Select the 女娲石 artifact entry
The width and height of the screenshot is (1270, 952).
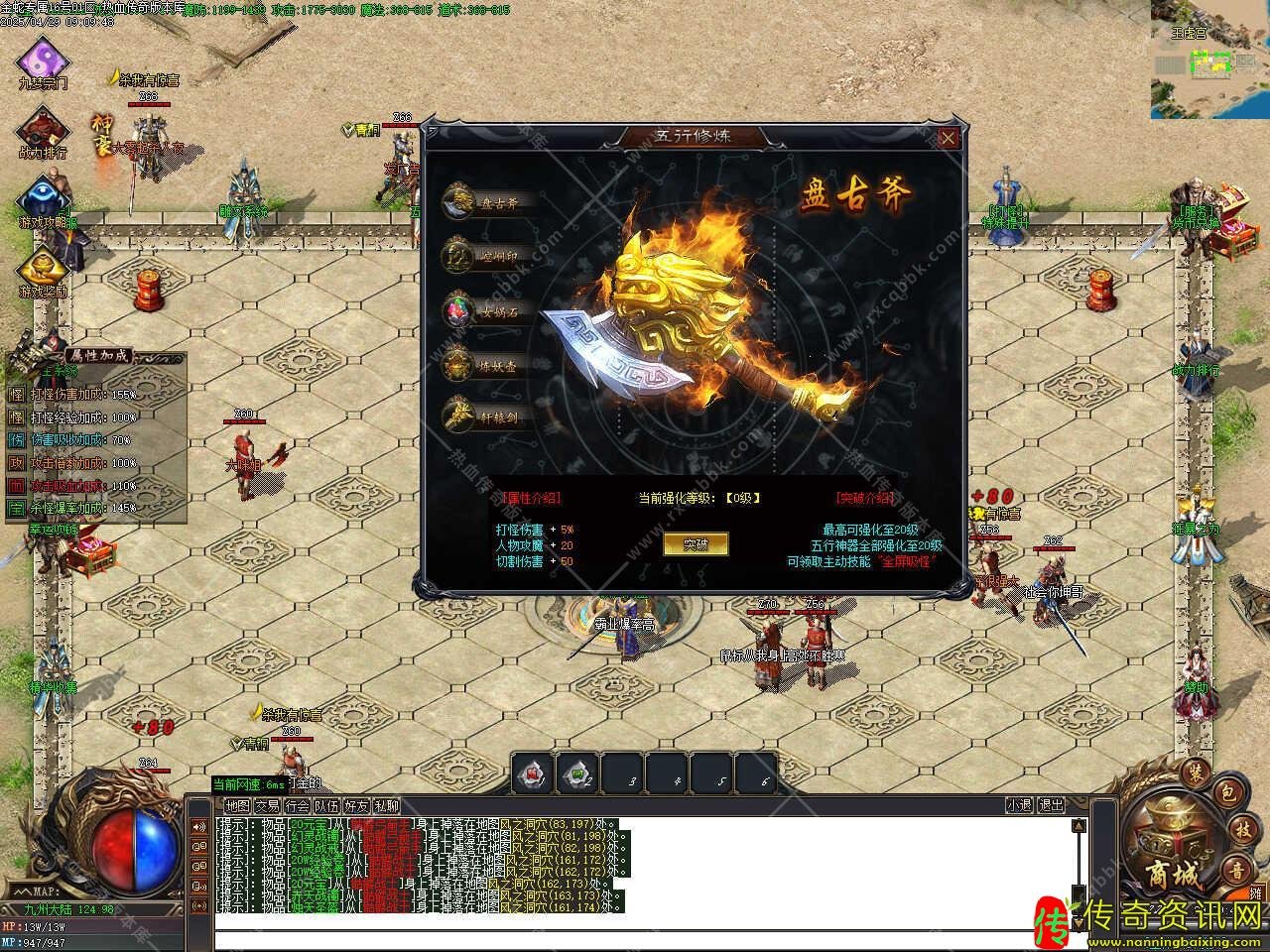pos(492,309)
